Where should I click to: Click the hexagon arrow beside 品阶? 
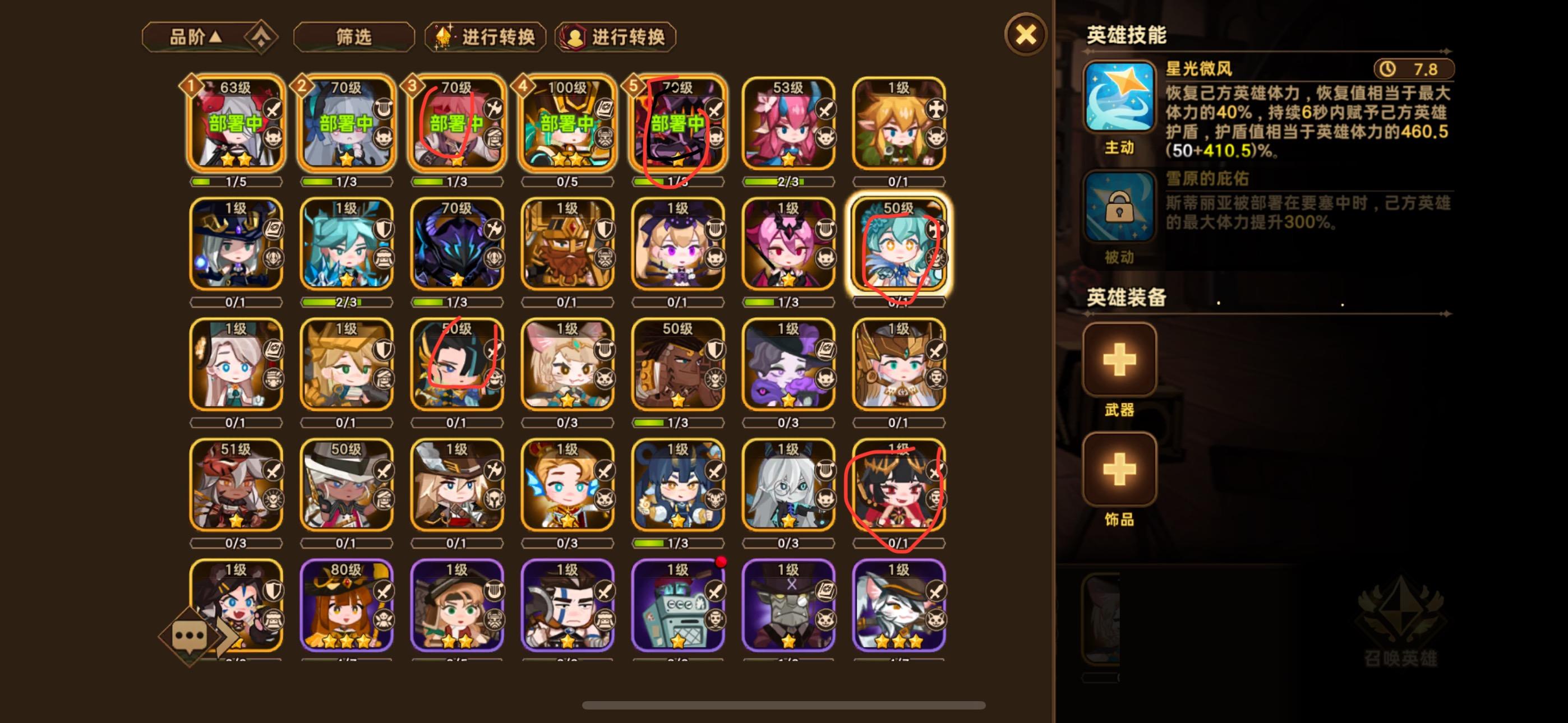click(x=261, y=36)
